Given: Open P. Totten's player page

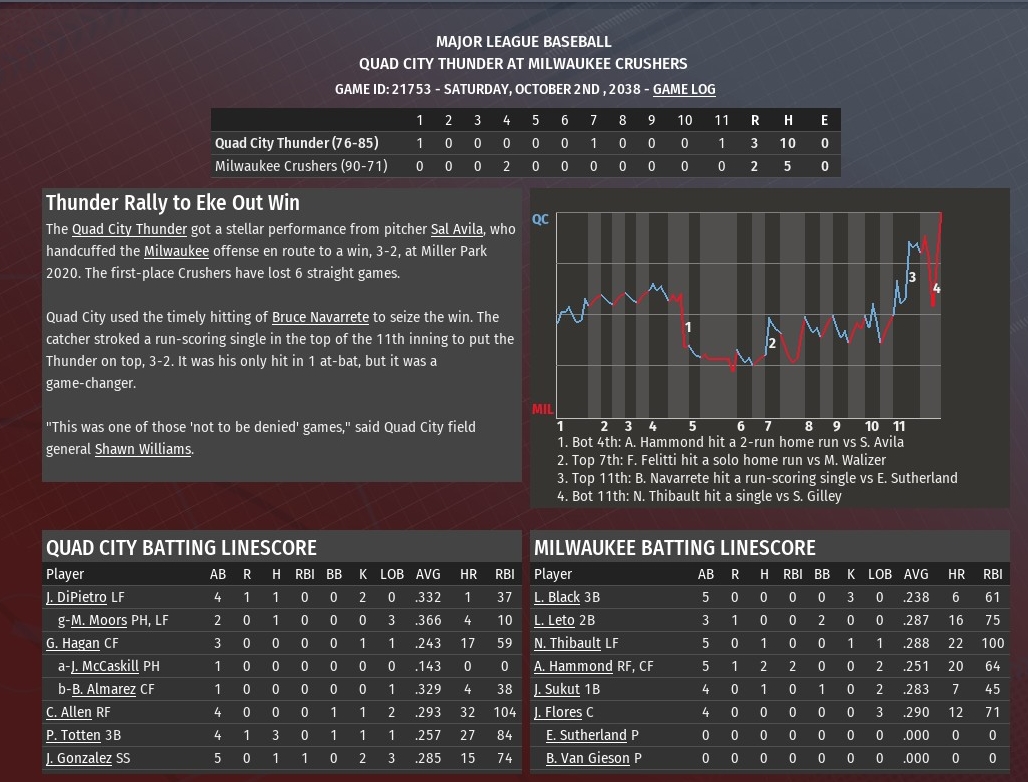Looking at the screenshot, I should coord(73,735).
